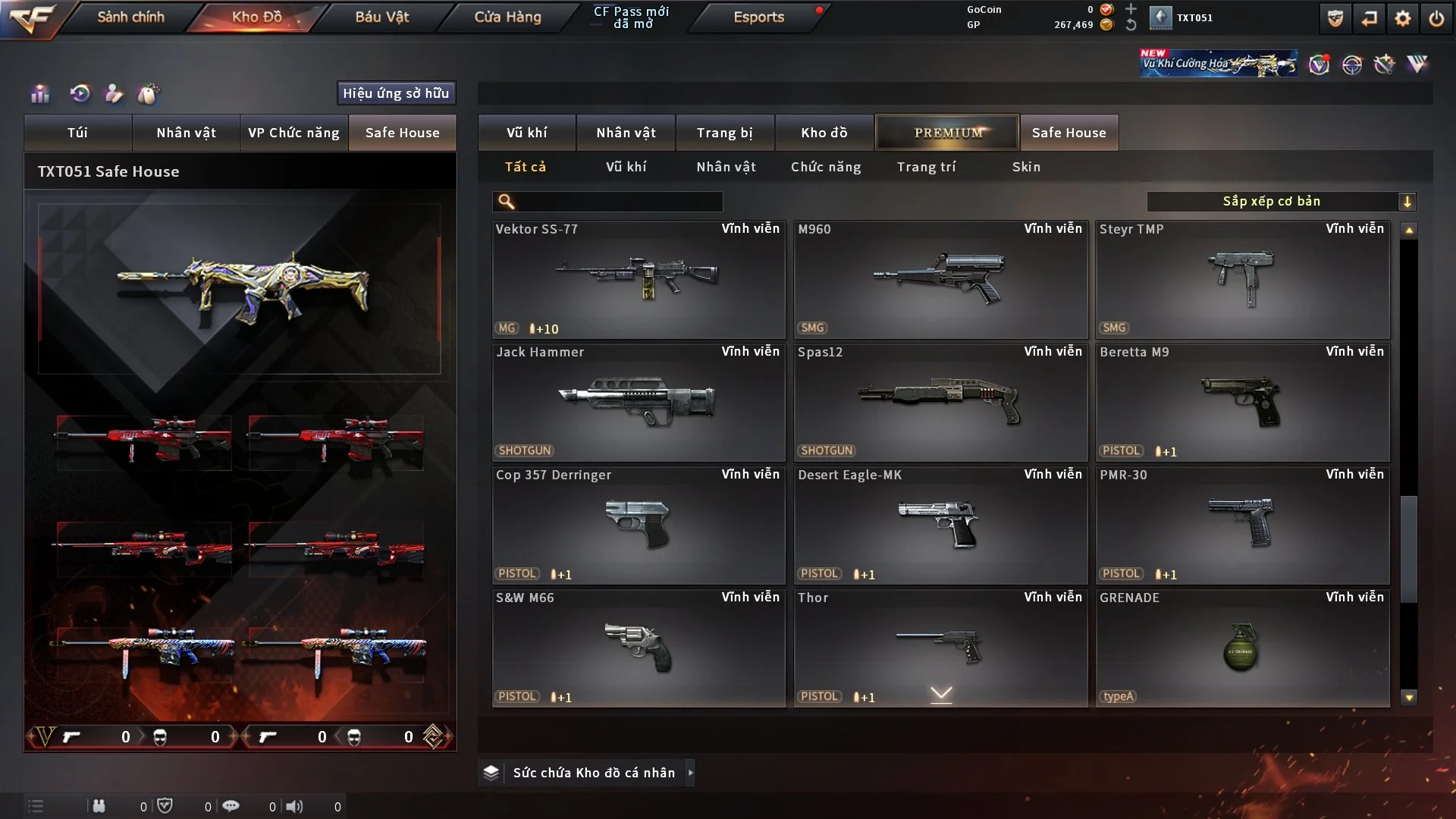Open the Cửa Hàng shop
The width and height of the screenshot is (1456, 819).
(x=507, y=17)
